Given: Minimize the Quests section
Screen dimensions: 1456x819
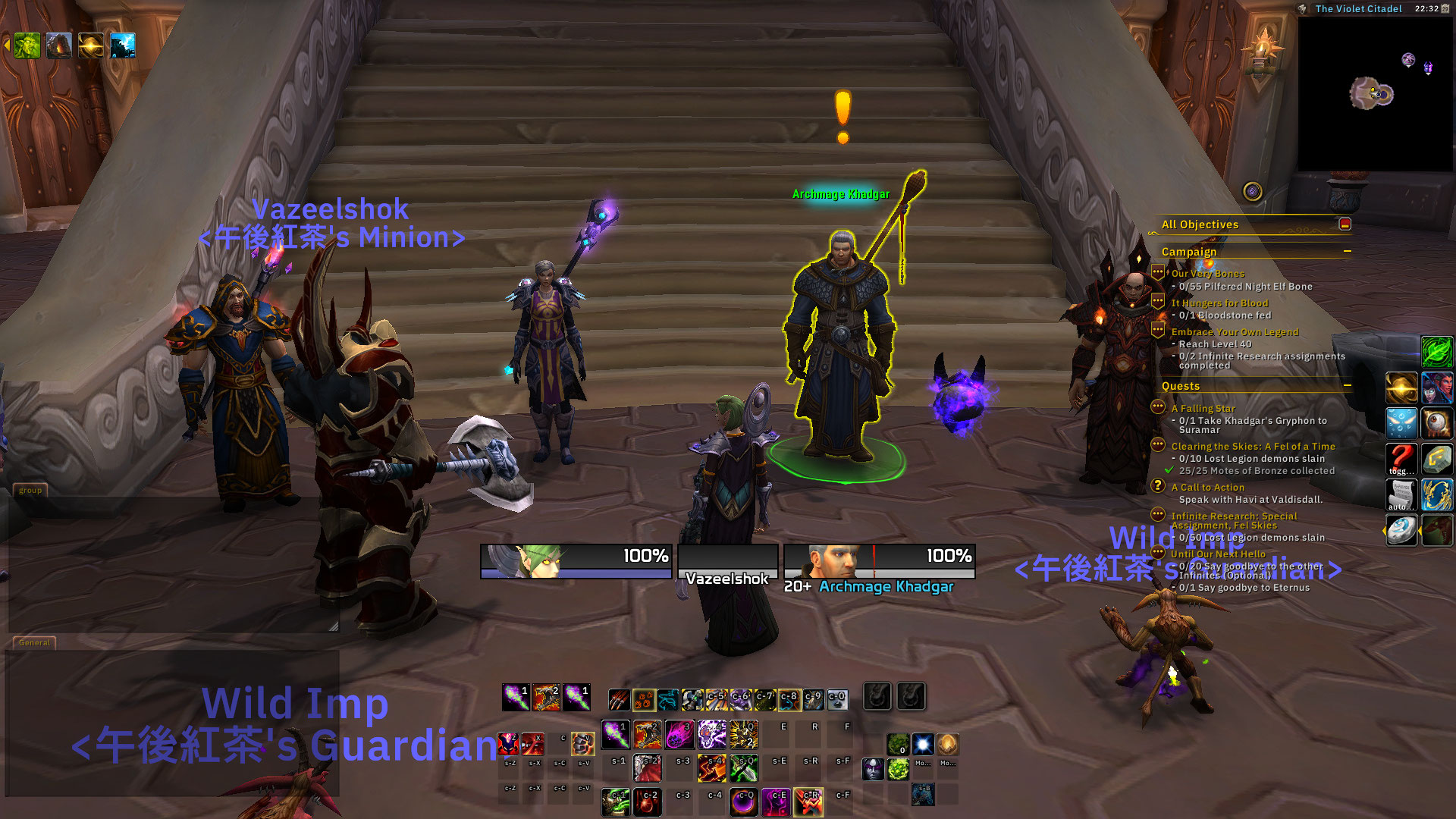Looking at the screenshot, I should click(x=1347, y=385).
